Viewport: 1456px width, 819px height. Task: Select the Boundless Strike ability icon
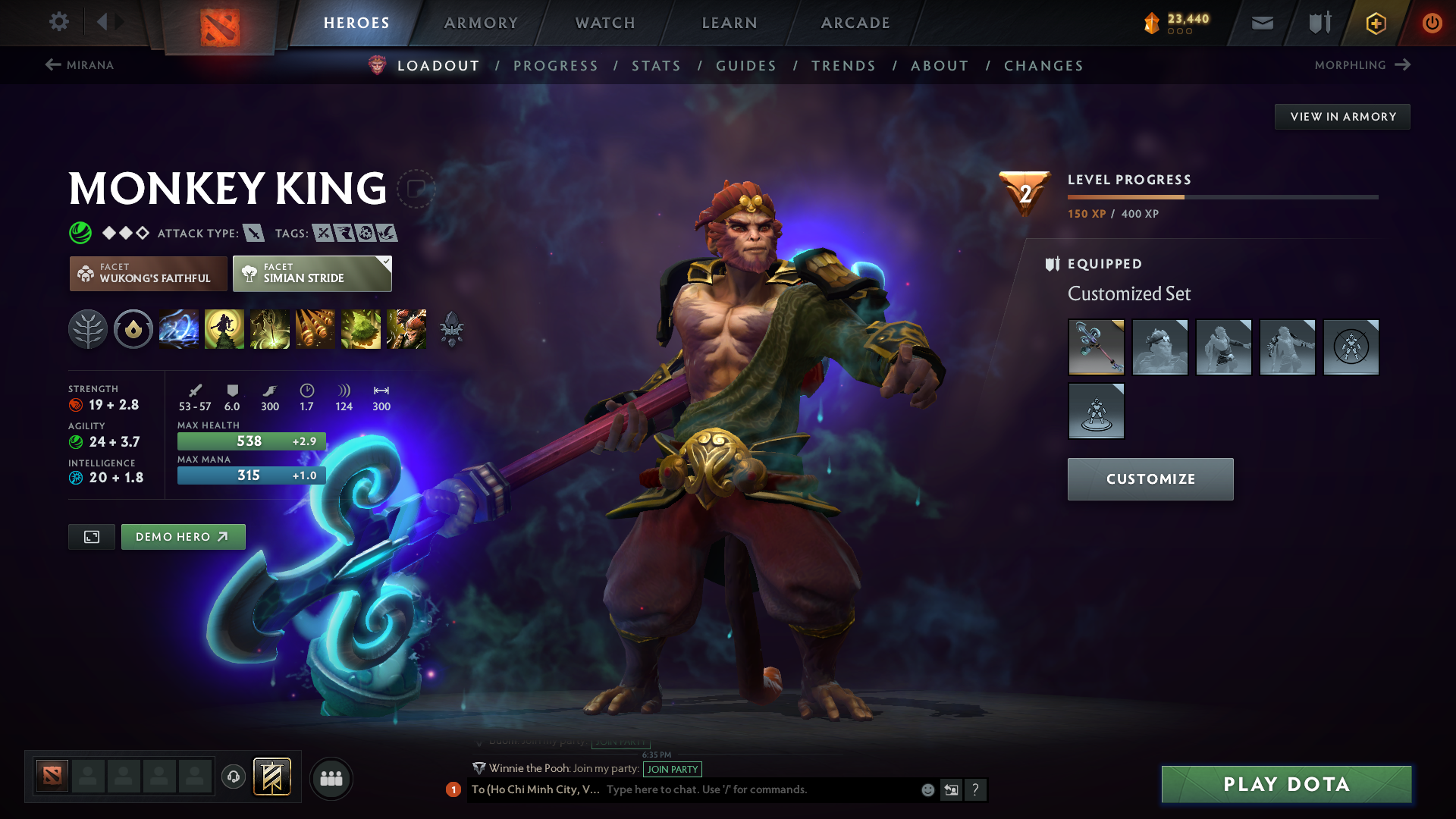tap(179, 329)
